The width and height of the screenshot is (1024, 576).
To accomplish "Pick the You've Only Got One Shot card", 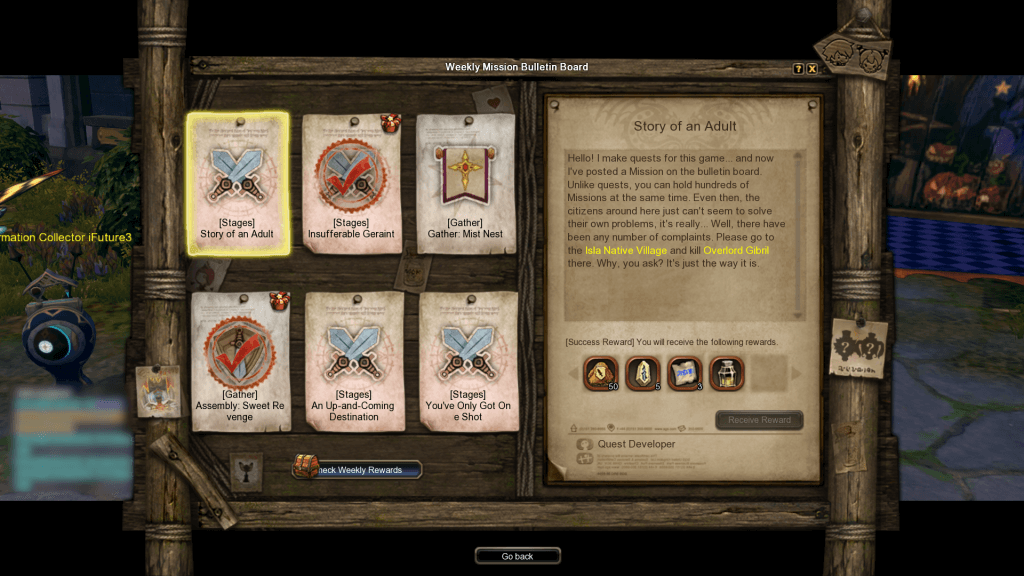I will 468,361.
